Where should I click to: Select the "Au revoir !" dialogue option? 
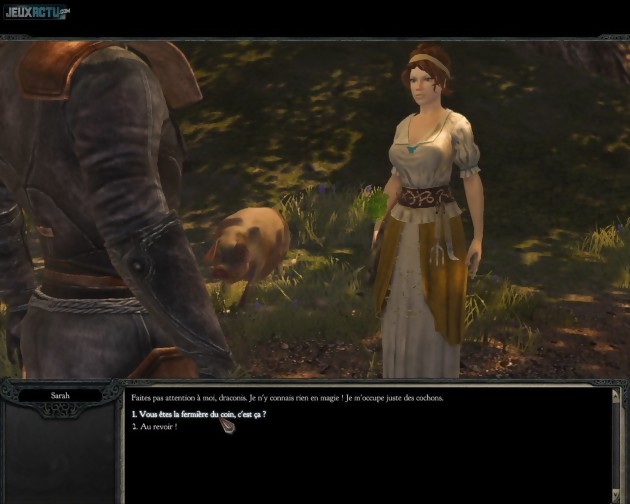coord(158,427)
